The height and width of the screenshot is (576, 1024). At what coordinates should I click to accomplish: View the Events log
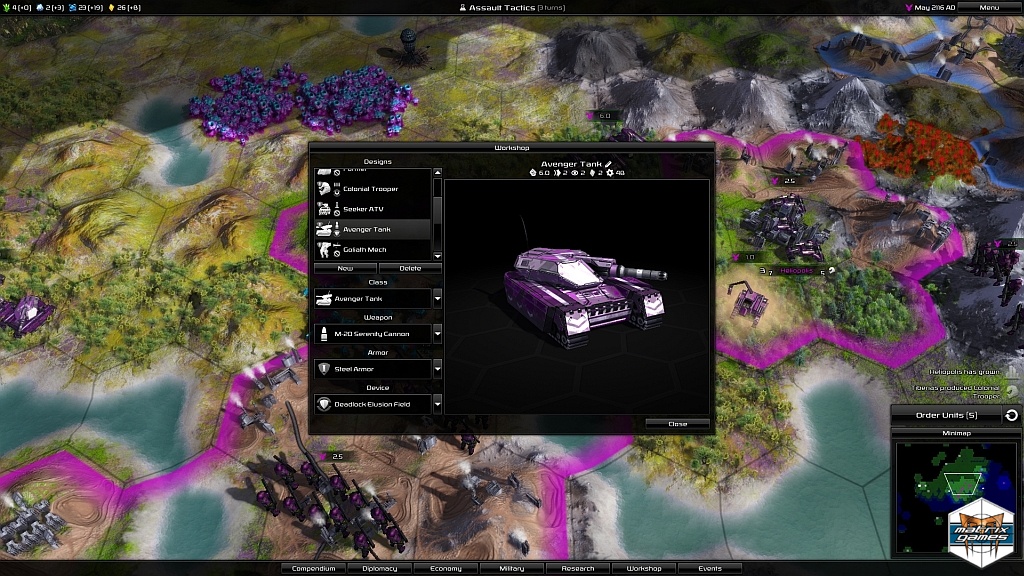coord(710,568)
